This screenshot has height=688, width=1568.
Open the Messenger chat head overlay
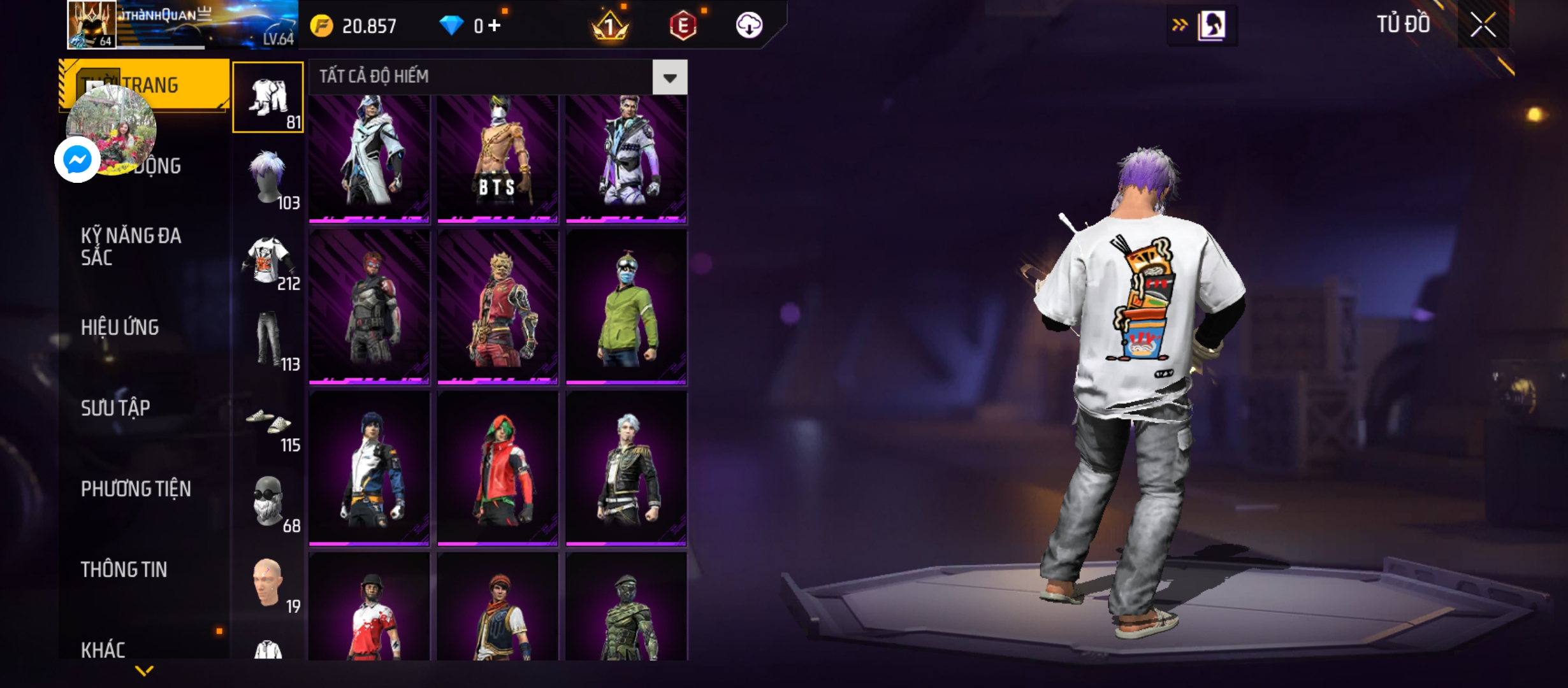click(78, 160)
